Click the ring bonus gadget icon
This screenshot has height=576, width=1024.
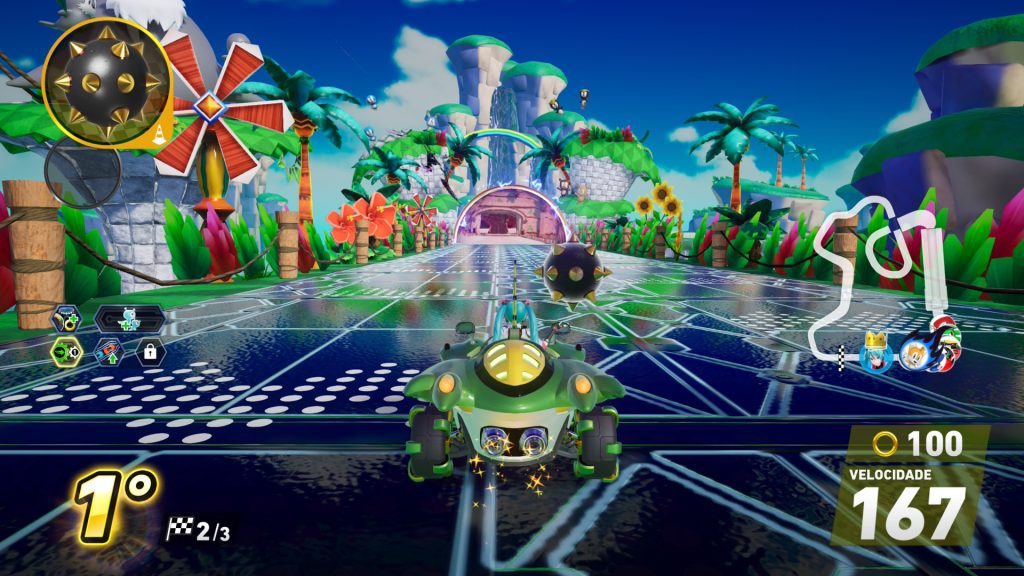click(67, 319)
